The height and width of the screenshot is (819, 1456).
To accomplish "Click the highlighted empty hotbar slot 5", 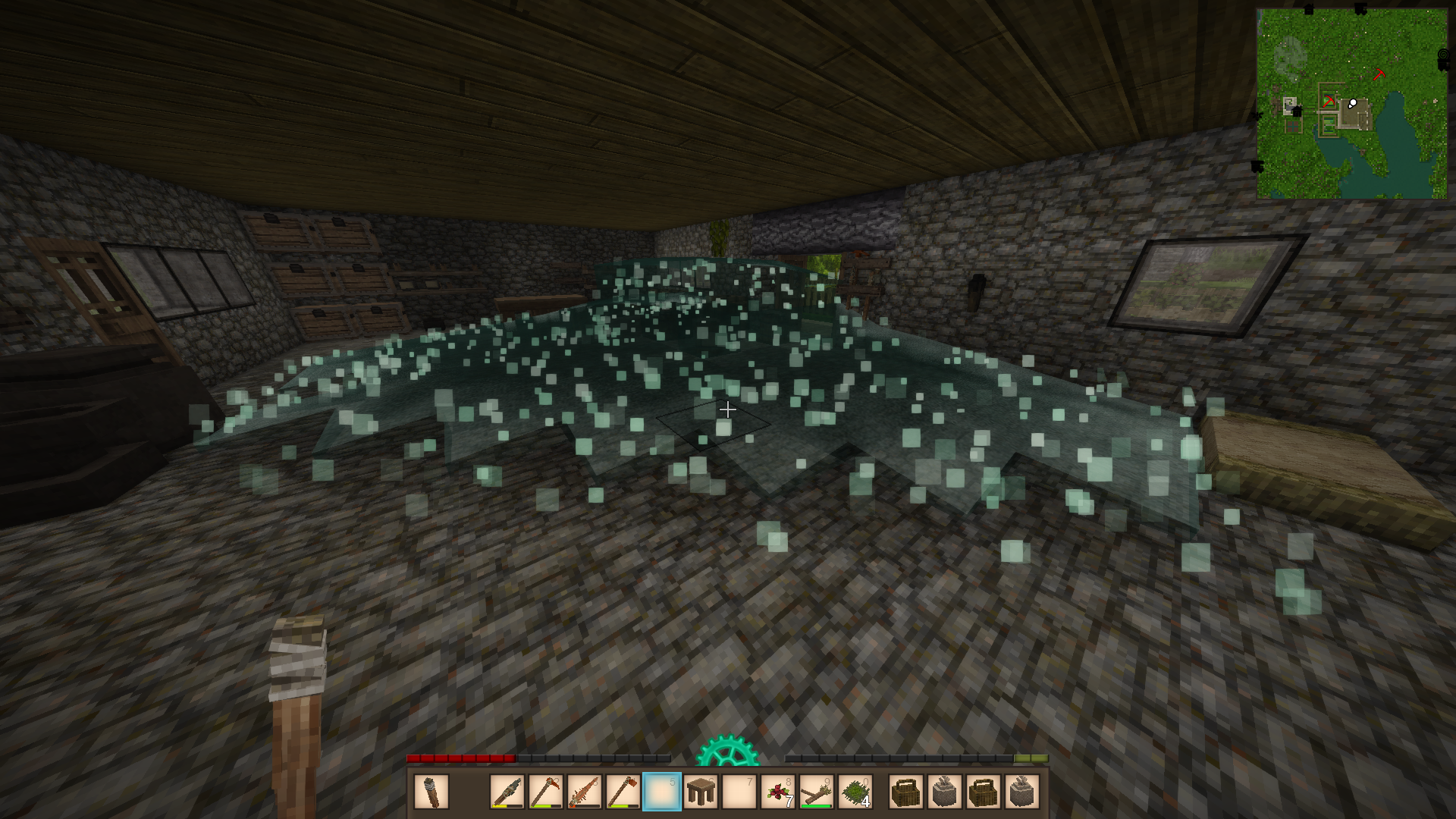I will (661, 792).
